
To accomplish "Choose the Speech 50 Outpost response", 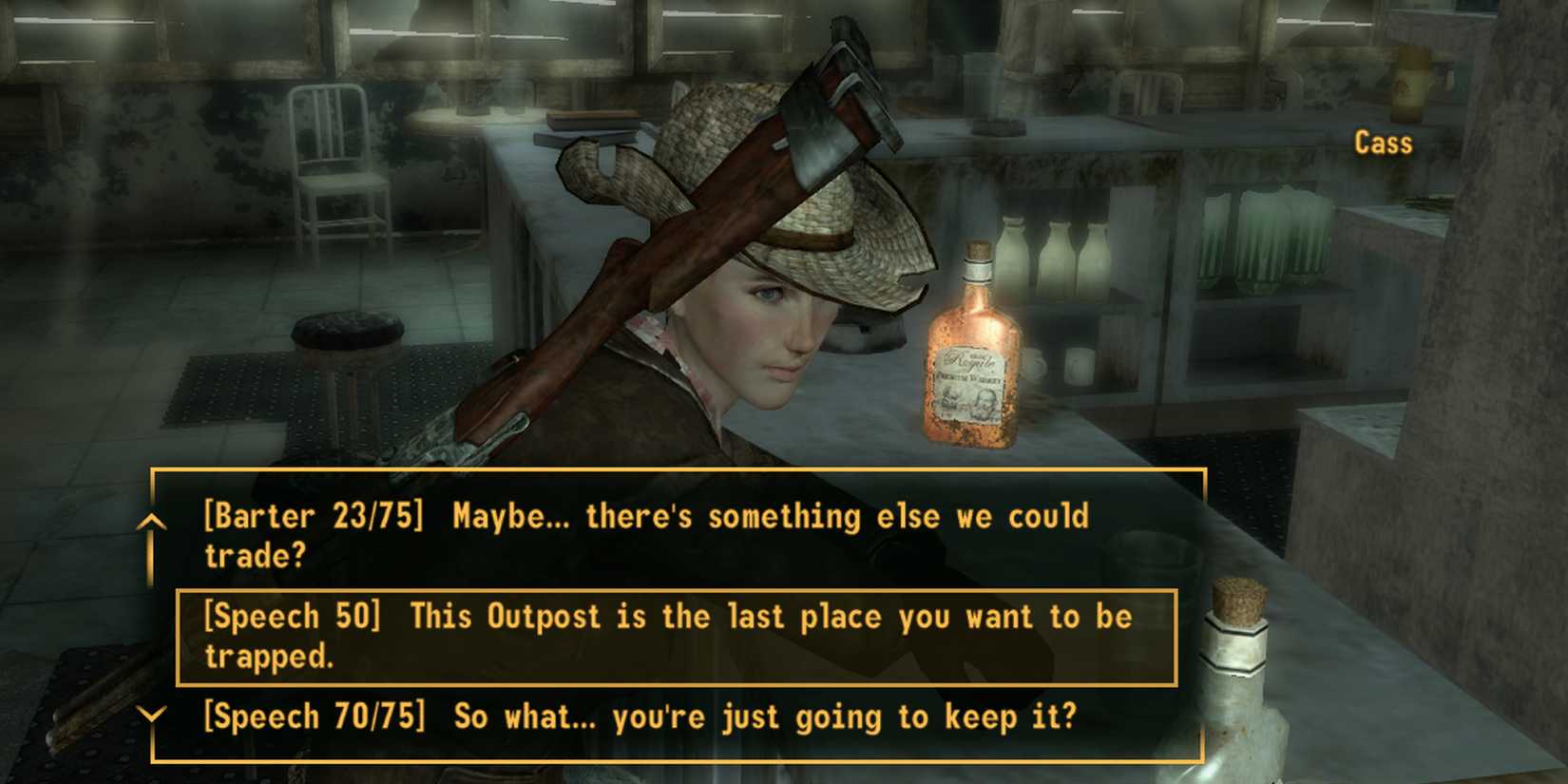I will click(x=665, y=637).
